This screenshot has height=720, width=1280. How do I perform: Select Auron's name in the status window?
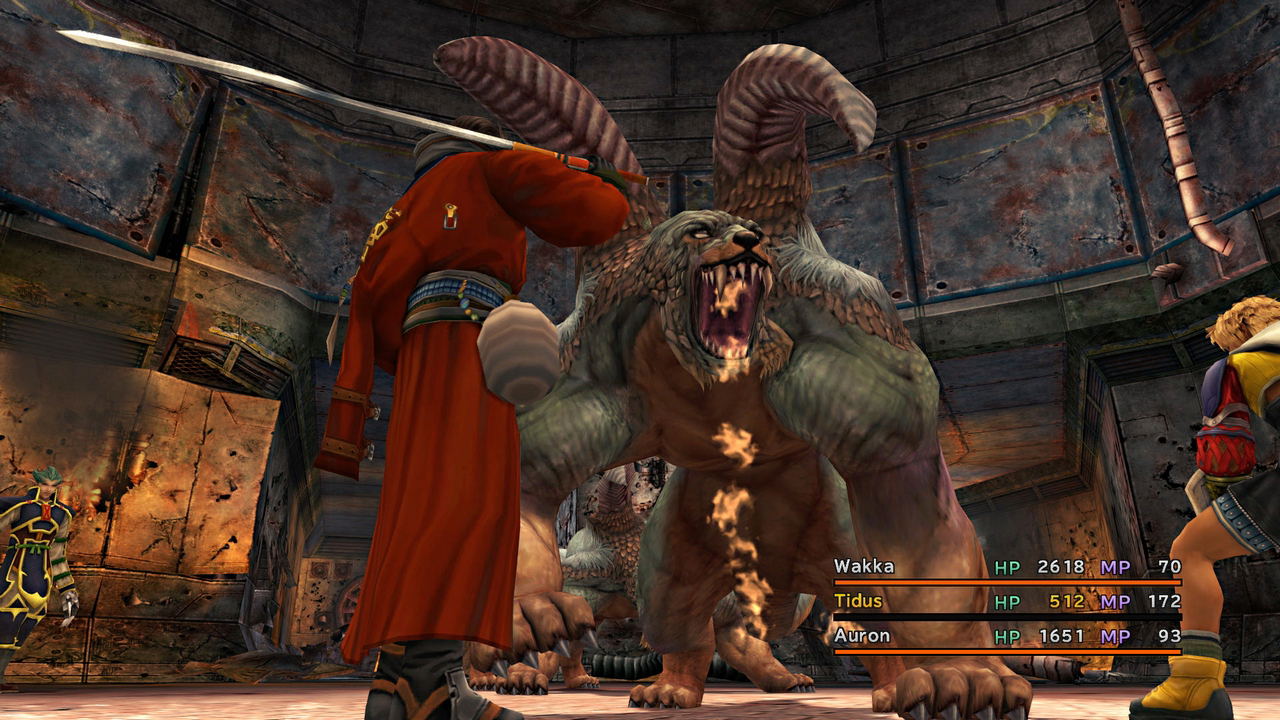861,635
